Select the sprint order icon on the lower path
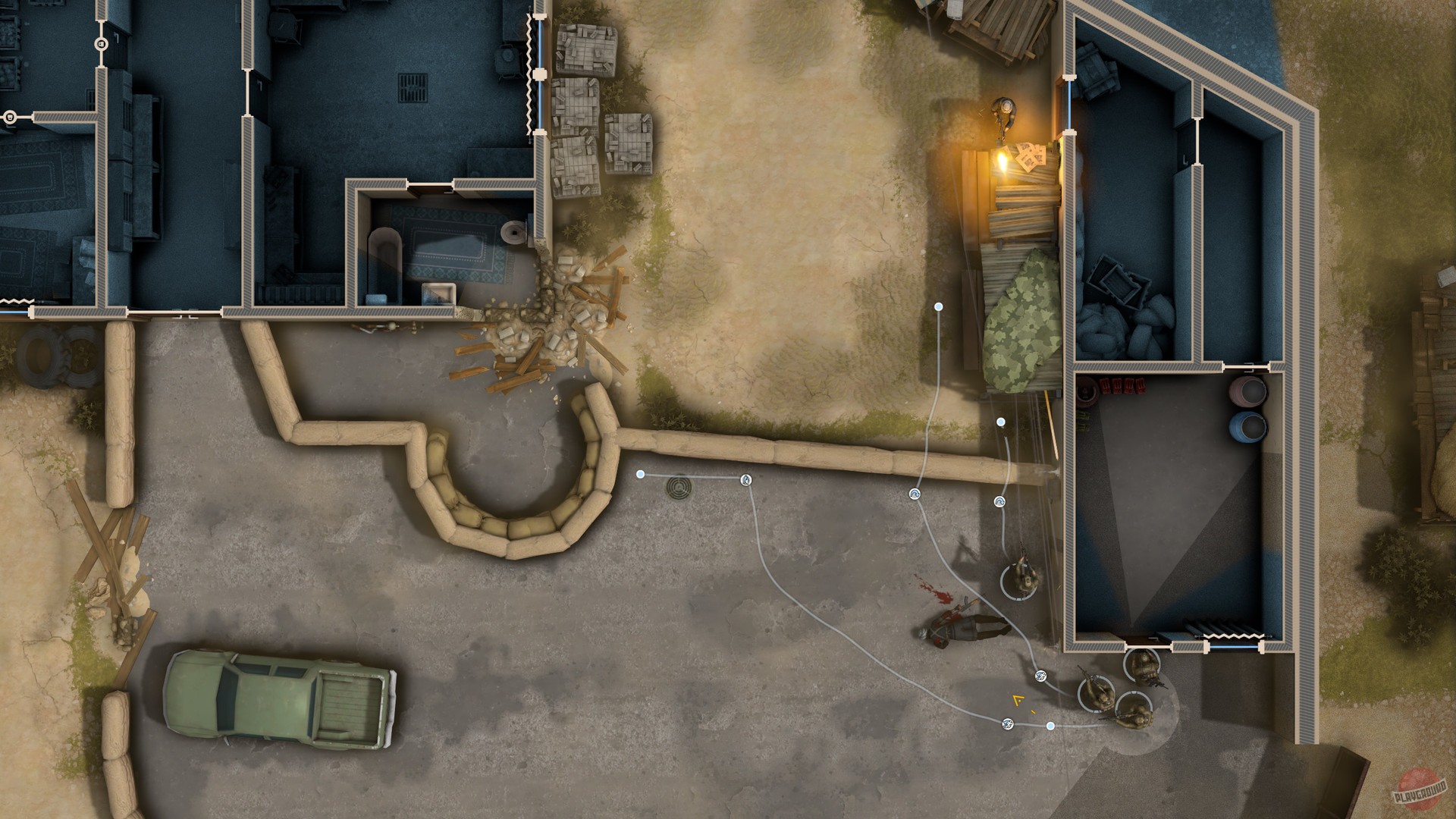The image size is (1456, 819). [x=1006, y=724]
